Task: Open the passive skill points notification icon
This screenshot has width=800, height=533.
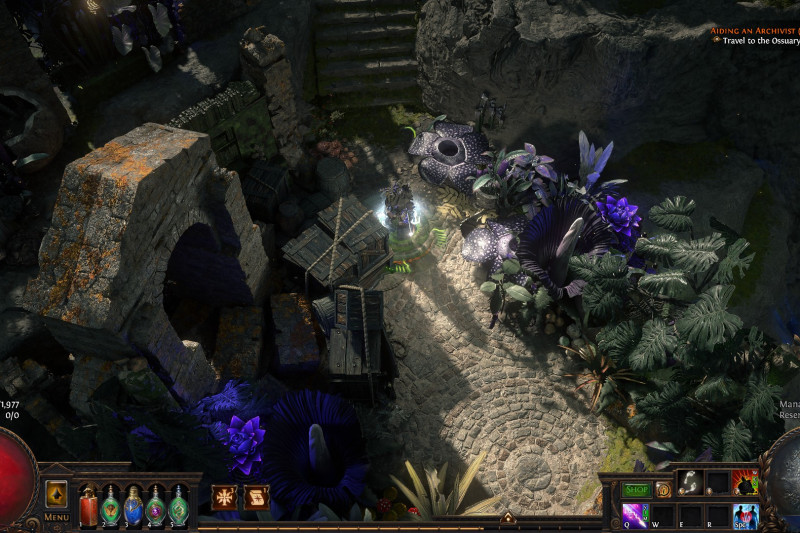Action: pyautogui.click(x=224, y=497)
